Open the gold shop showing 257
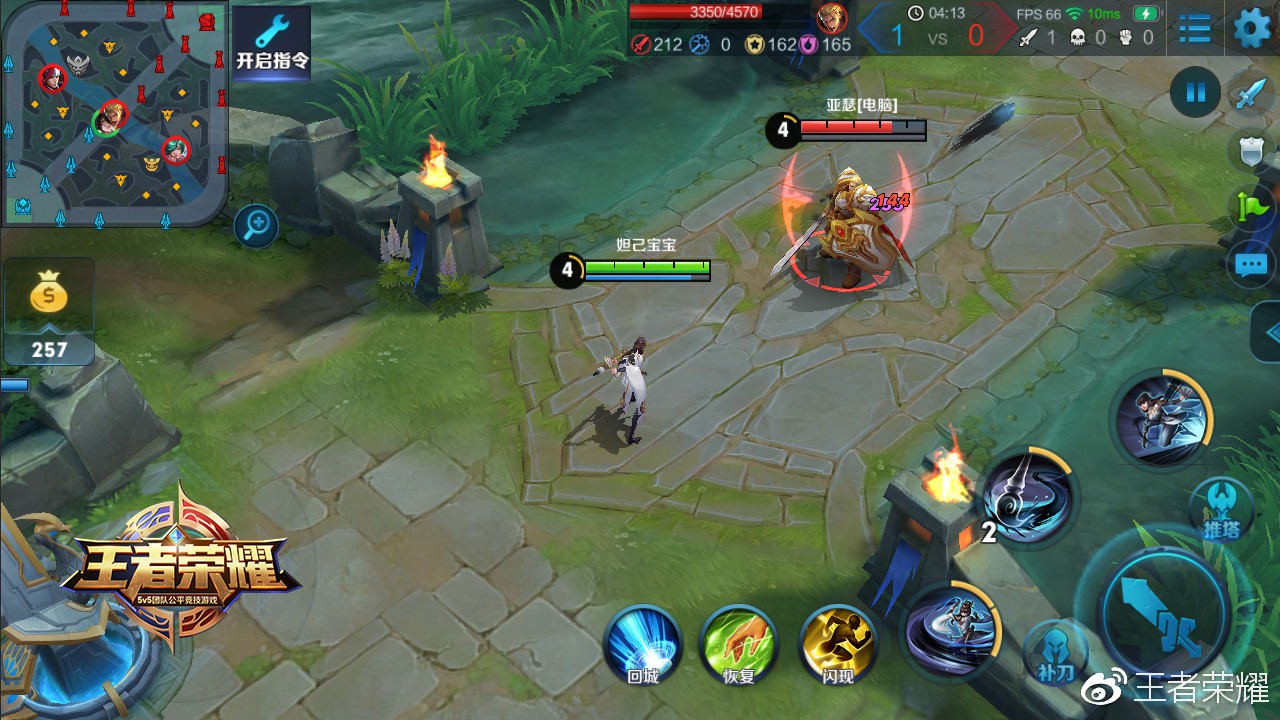This screenshot has height=720, width=1280. pos(48,312)
